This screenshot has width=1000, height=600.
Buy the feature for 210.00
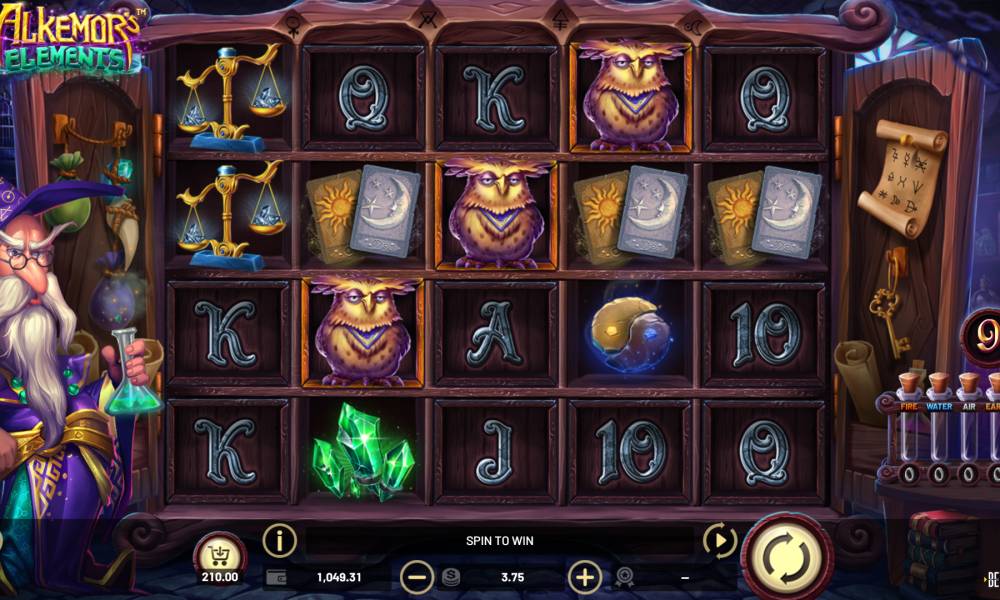click(x=220, y=558)
